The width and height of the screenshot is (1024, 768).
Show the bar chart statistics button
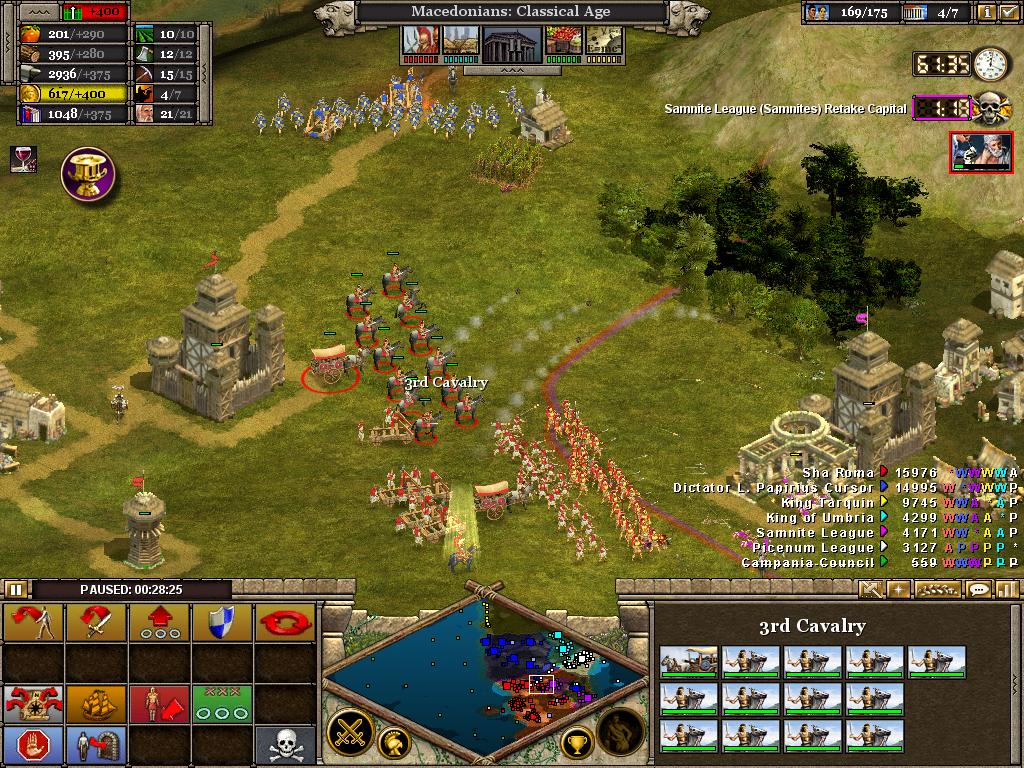click(x=1006, y=590)
